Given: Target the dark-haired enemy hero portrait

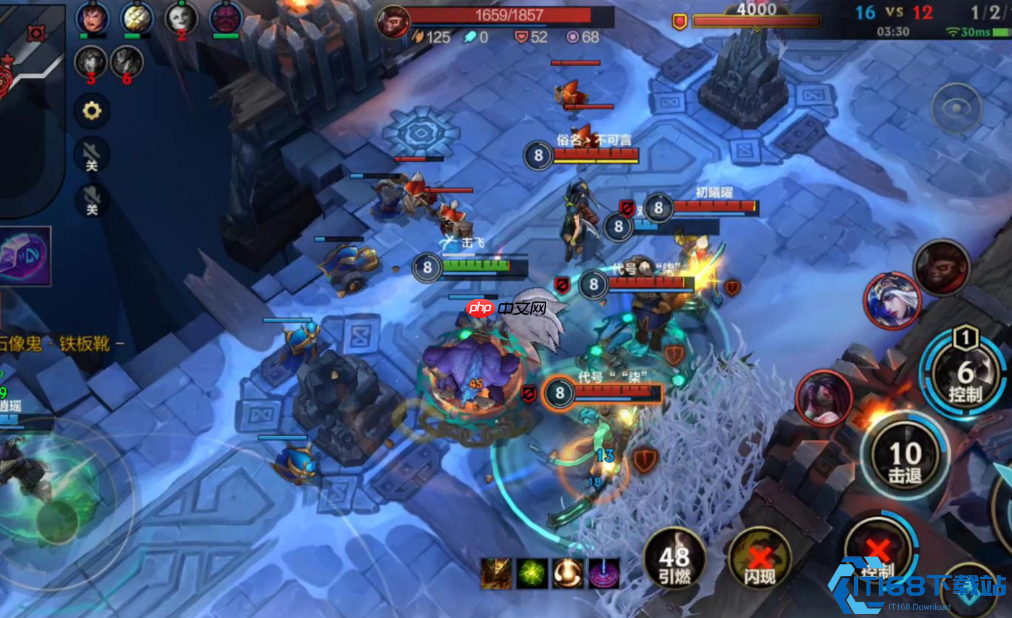Looking at the screenshot, I should click(x=824, y=397).
